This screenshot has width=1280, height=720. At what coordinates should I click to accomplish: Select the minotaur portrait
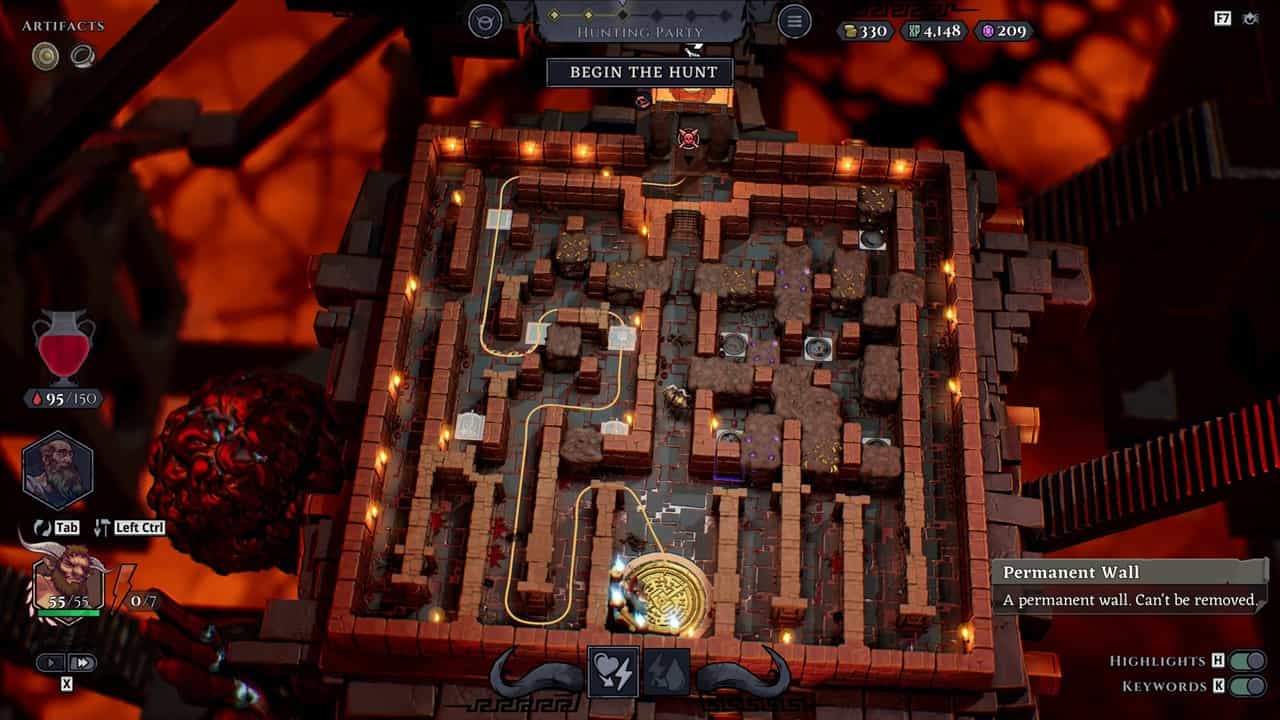[67, 583]
